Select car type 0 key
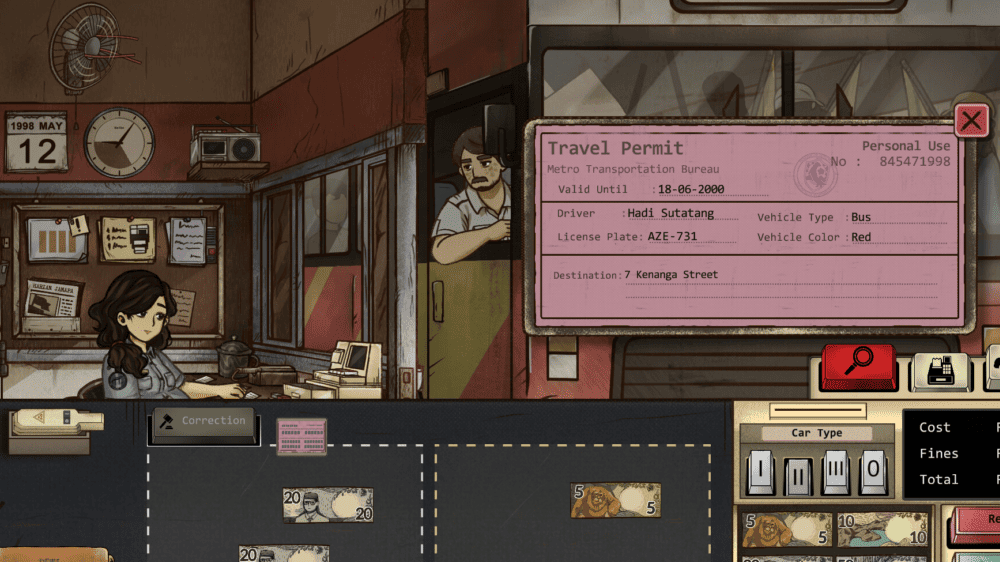The image size is (1000, 562). tap(873, 471)
